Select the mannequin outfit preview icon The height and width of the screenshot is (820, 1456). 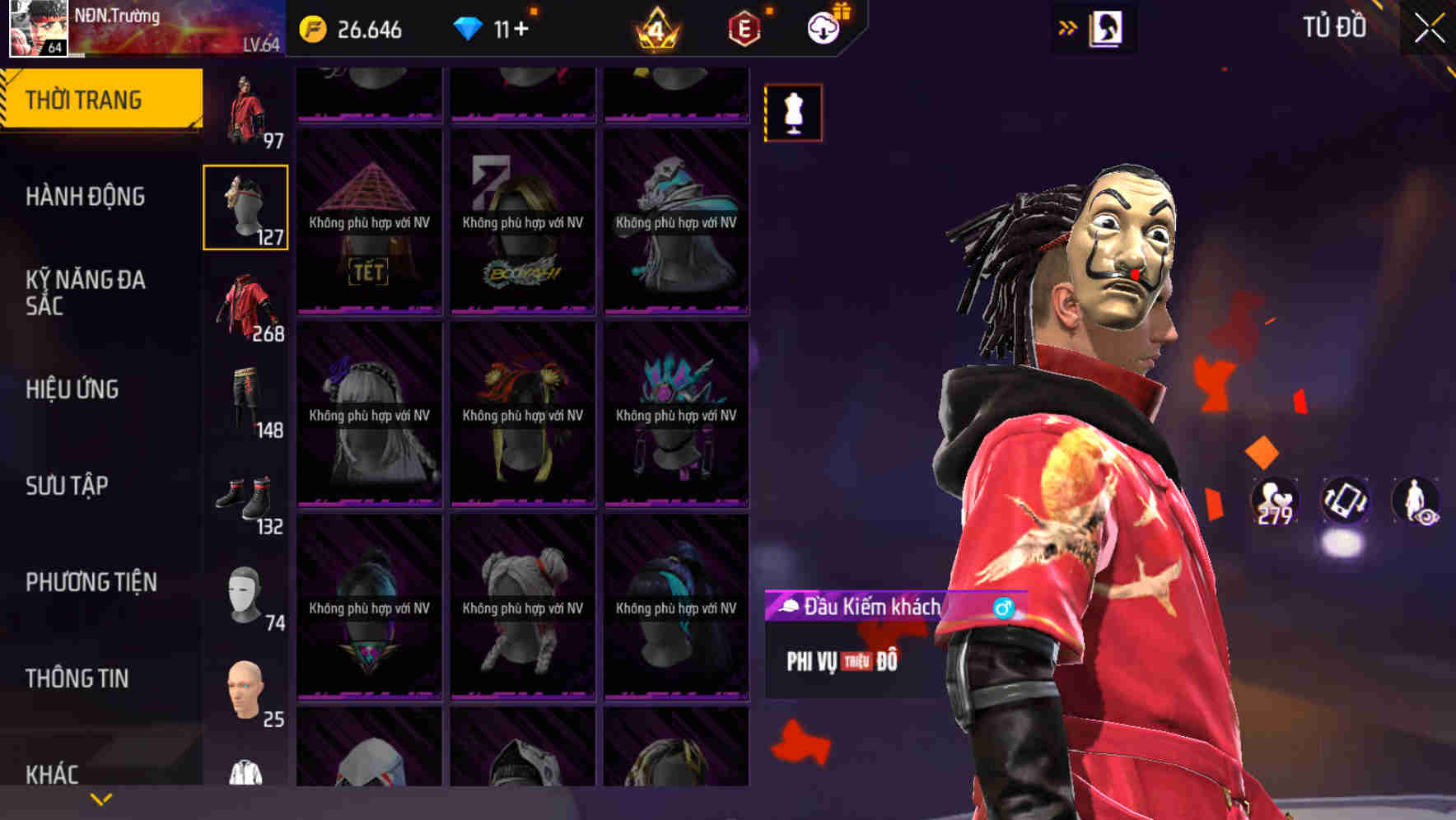coord(793,113)
